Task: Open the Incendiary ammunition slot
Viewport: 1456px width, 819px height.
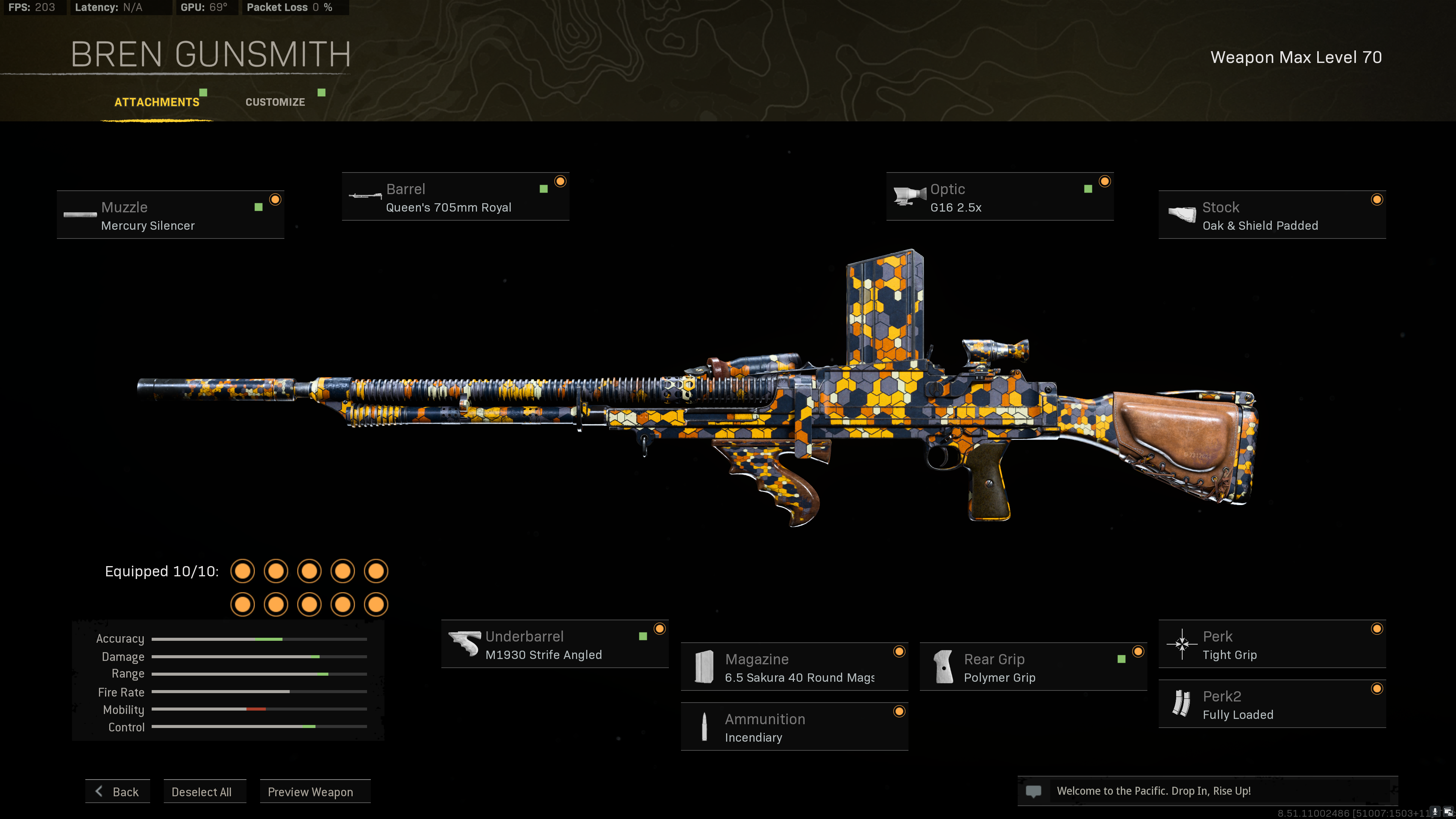Action: (794, 727)
